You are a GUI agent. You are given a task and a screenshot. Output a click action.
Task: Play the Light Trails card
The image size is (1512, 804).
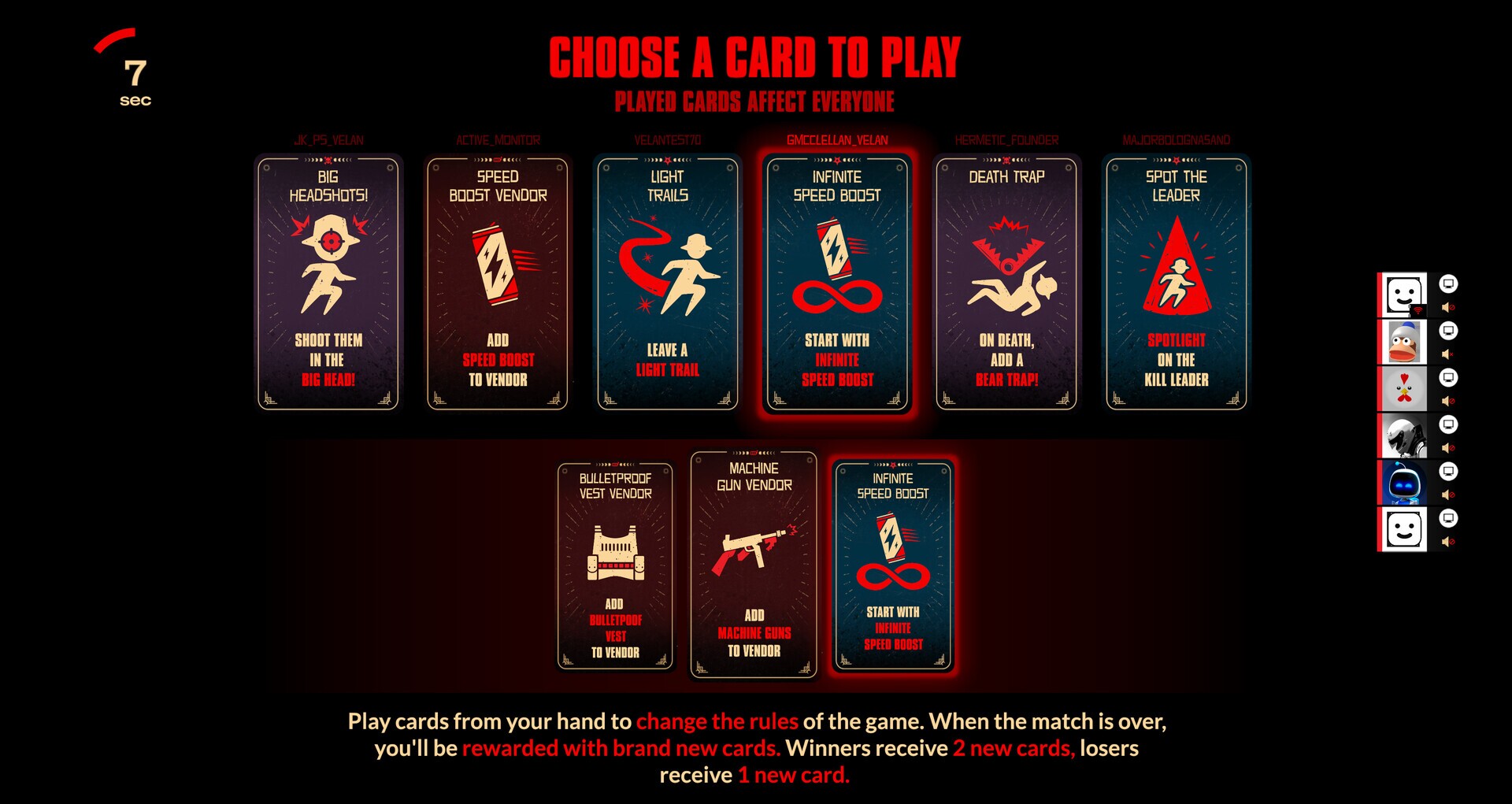(669, 281)
